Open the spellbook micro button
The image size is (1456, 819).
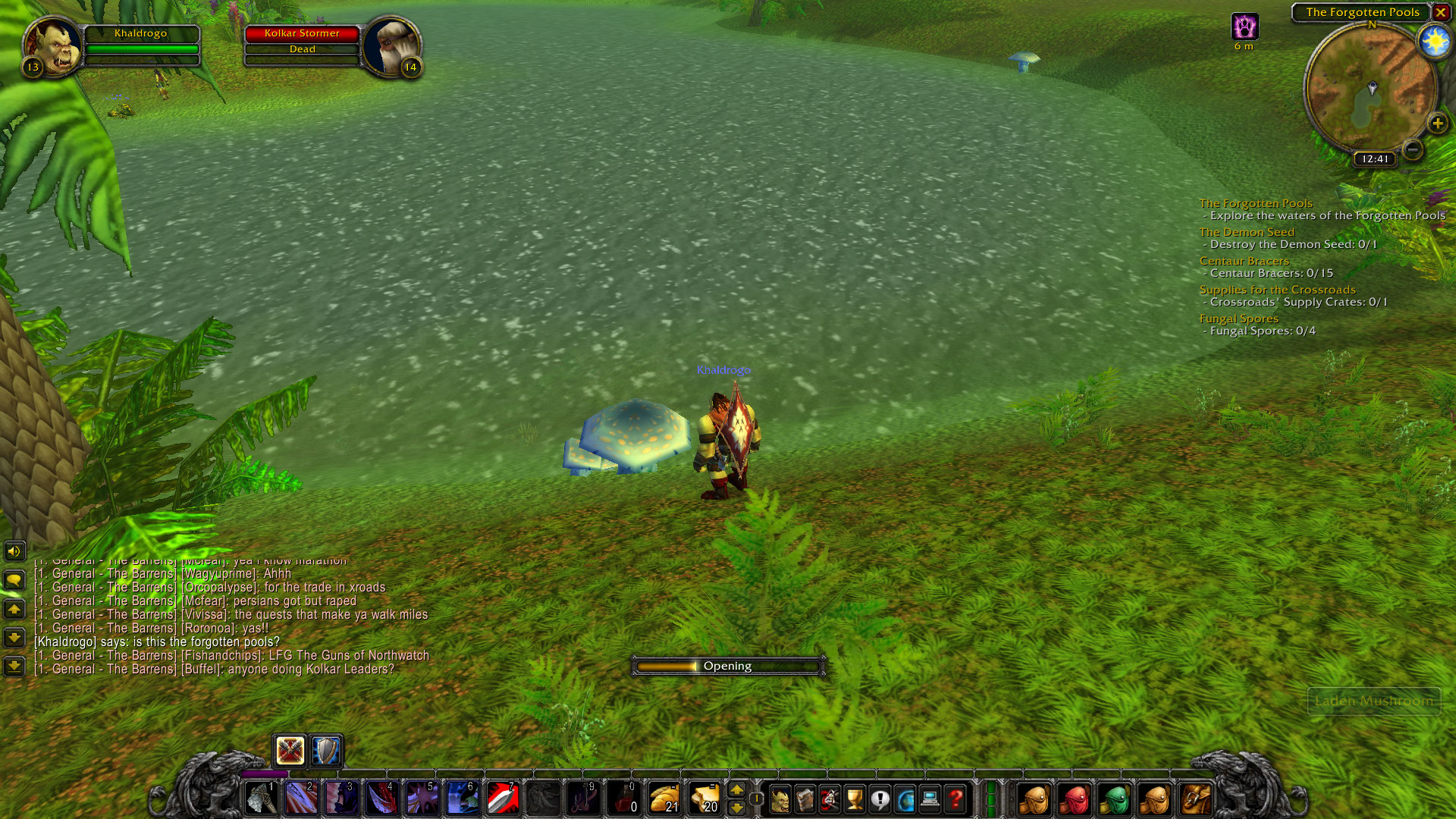[x=805, y=799]
